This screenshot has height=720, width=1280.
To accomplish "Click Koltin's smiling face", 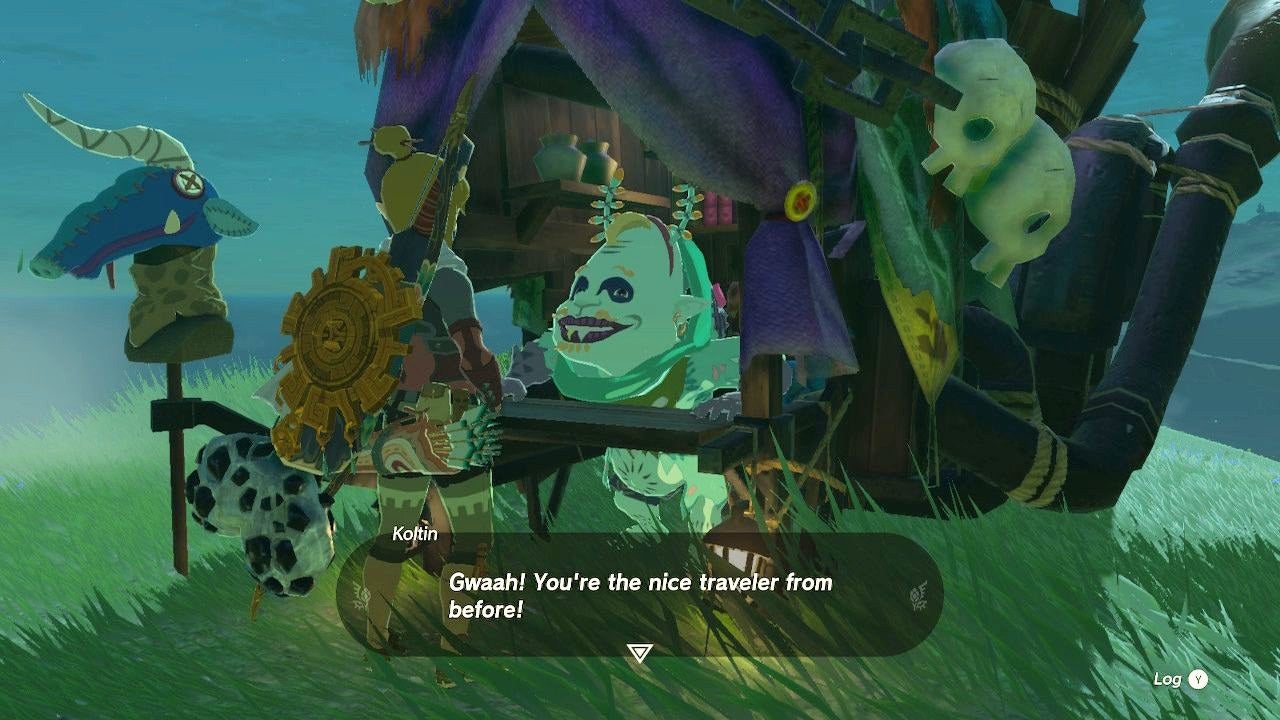I will pyautogui.click(x=610, y=300).
